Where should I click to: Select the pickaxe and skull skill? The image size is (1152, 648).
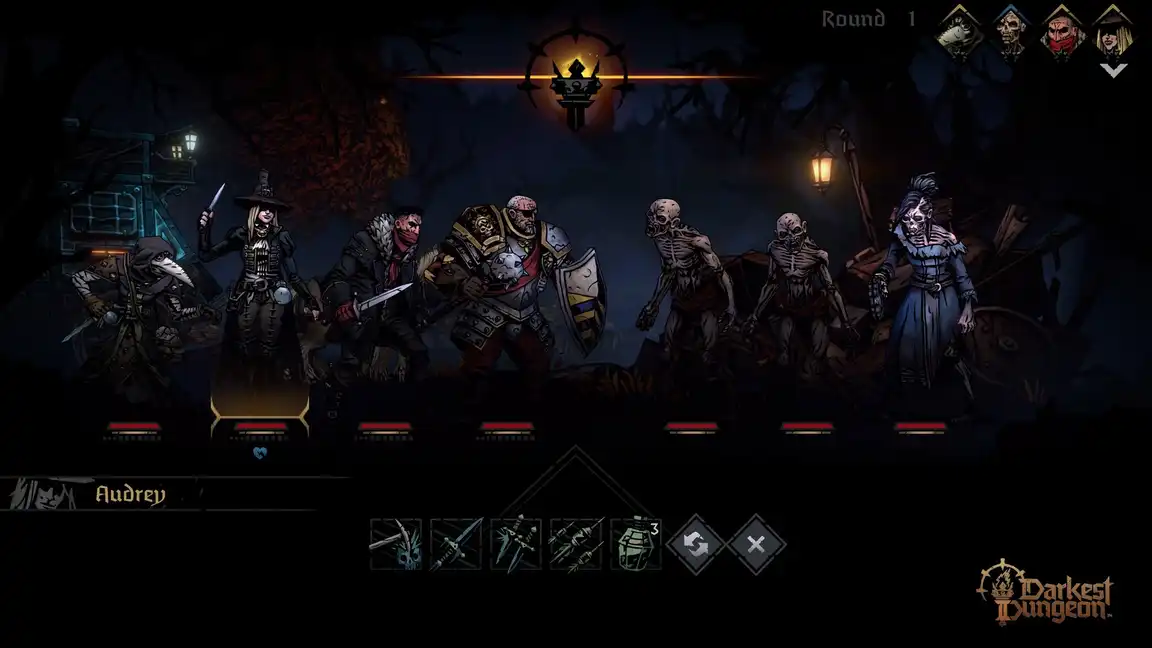pyautogui.click(x=395, y=544)
